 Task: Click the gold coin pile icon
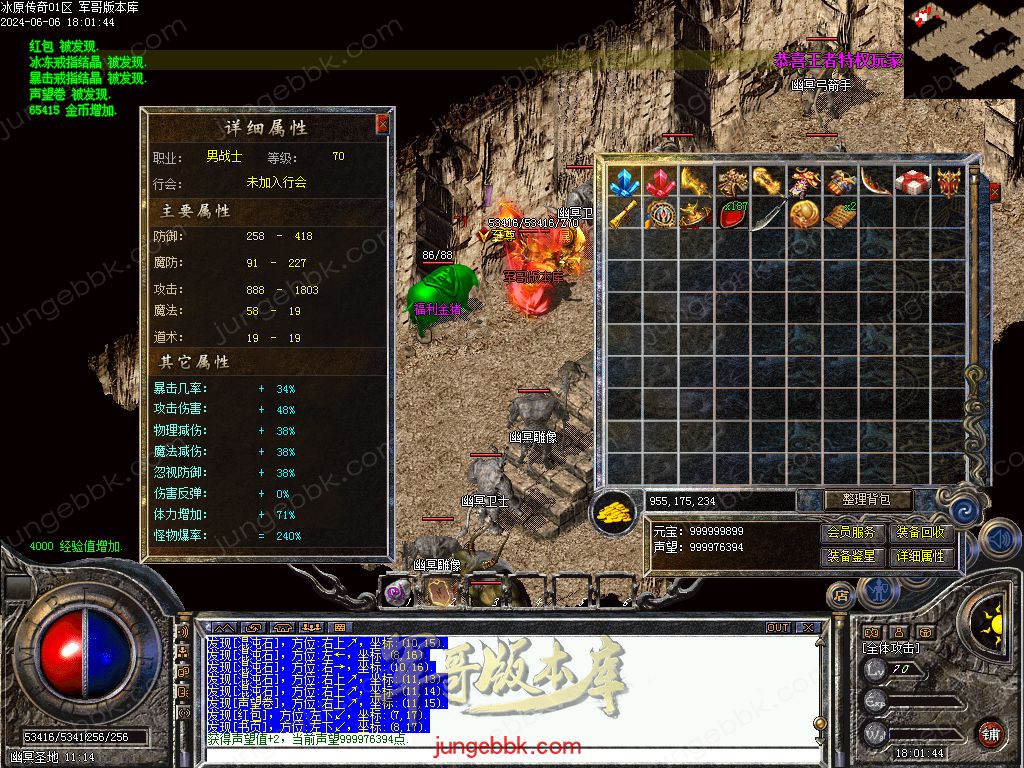pyautogui.click(x=615, y=512)
